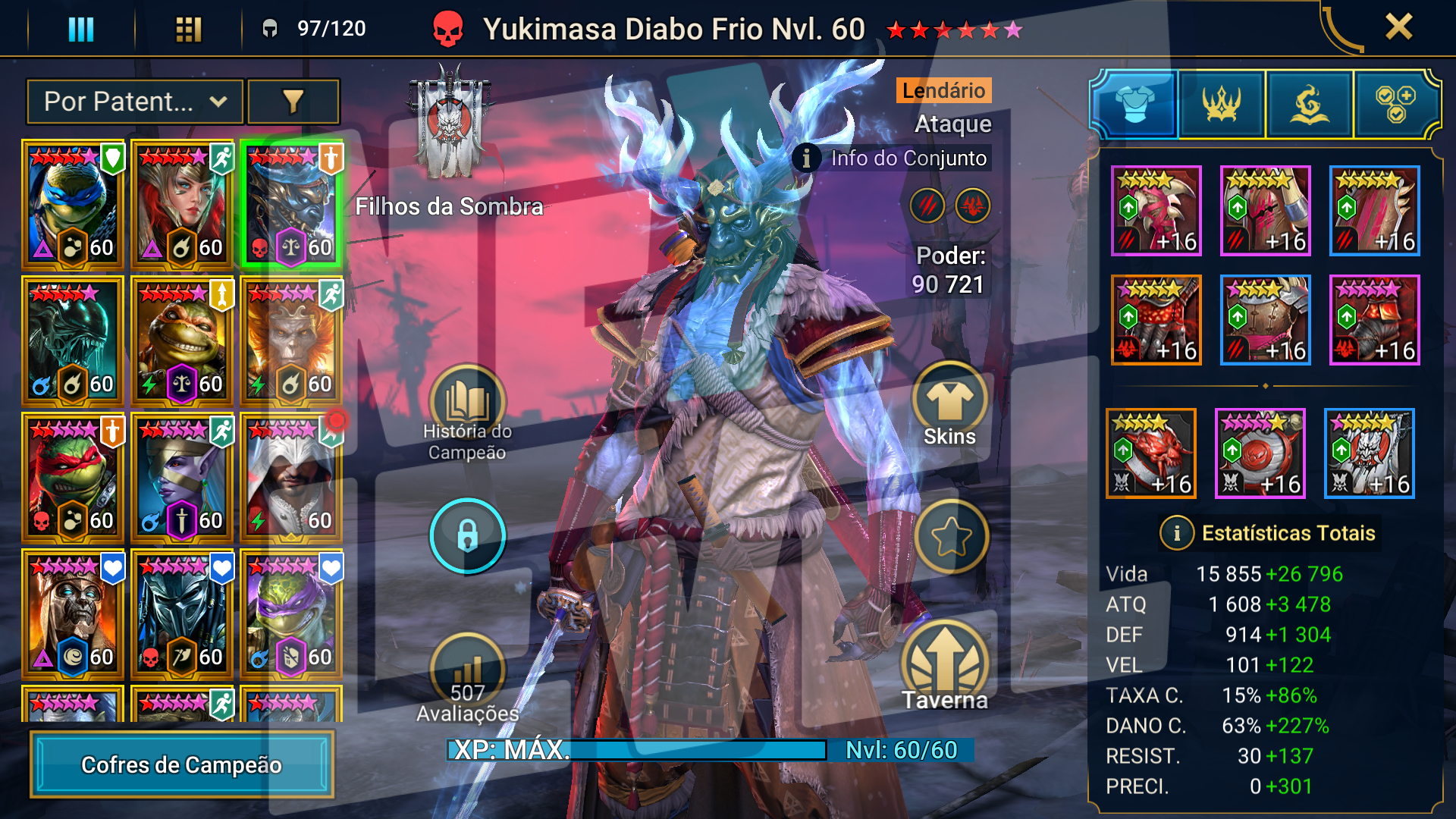
Task: Go to the Taverna
Action: click(x=945, y=666)
